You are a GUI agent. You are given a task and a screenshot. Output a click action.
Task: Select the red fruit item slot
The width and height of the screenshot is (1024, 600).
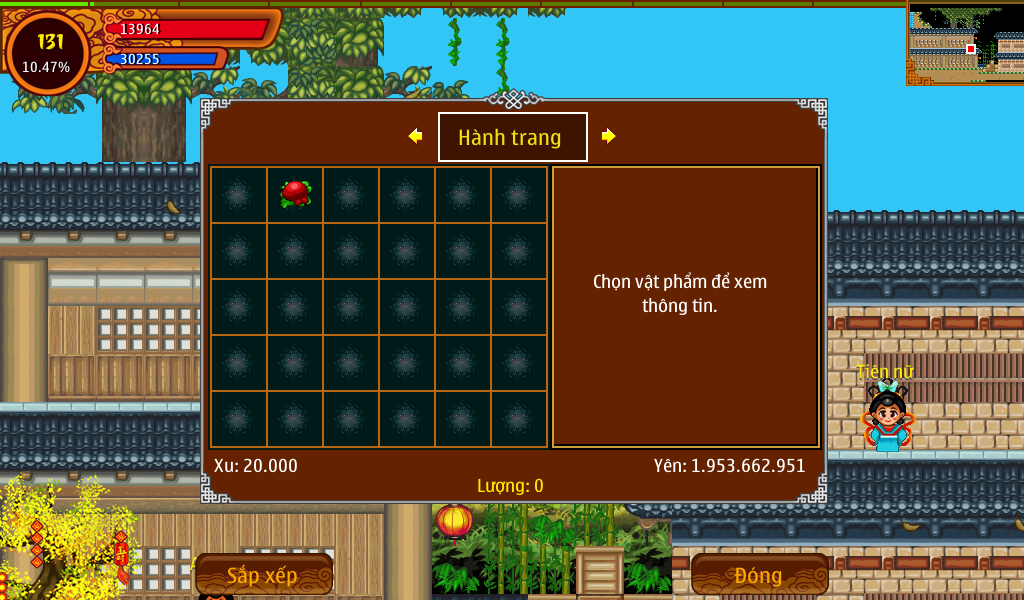[295, 194]
